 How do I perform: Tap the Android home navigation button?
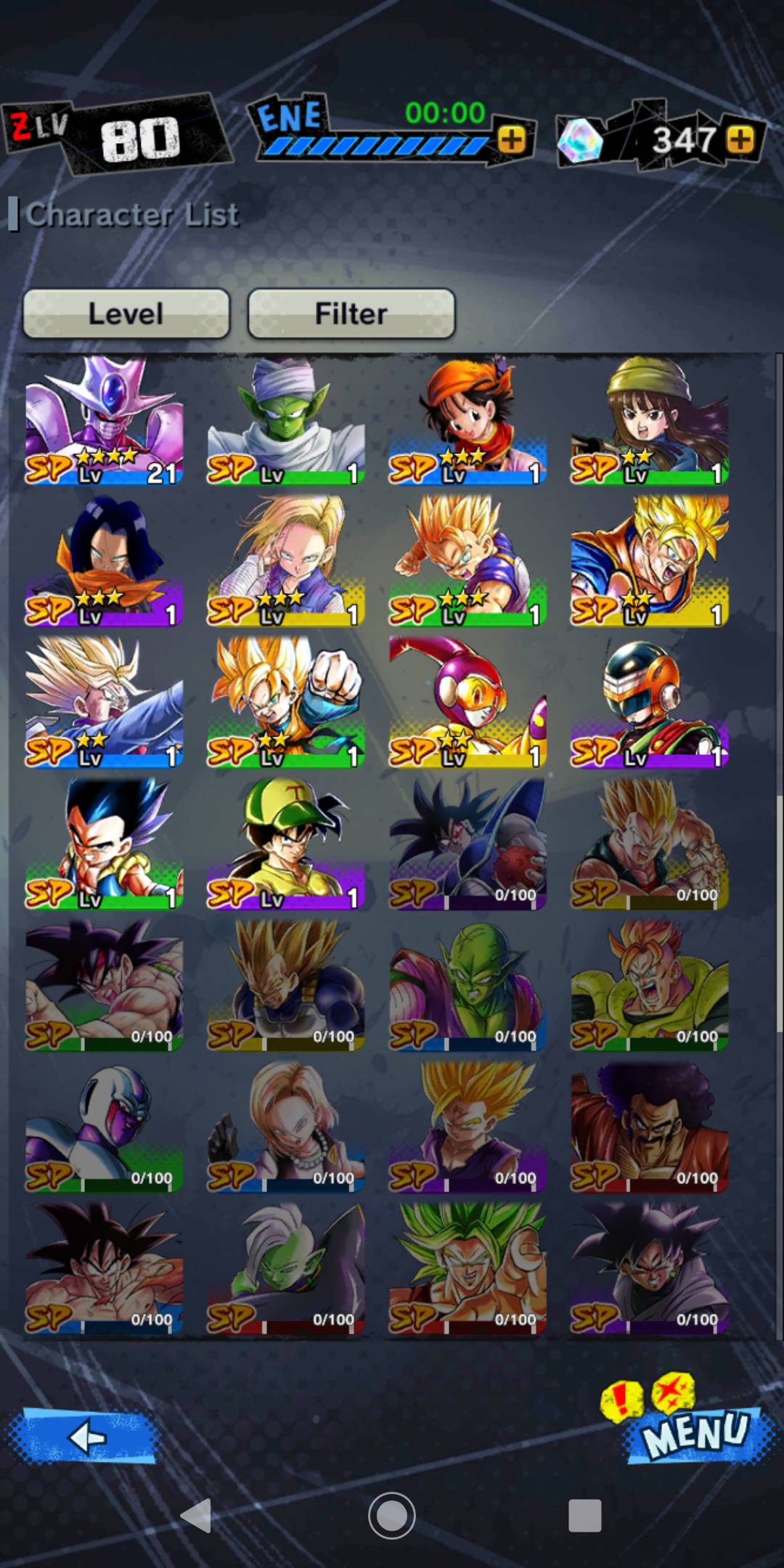pyautogui.click(x=391, y=1515)
